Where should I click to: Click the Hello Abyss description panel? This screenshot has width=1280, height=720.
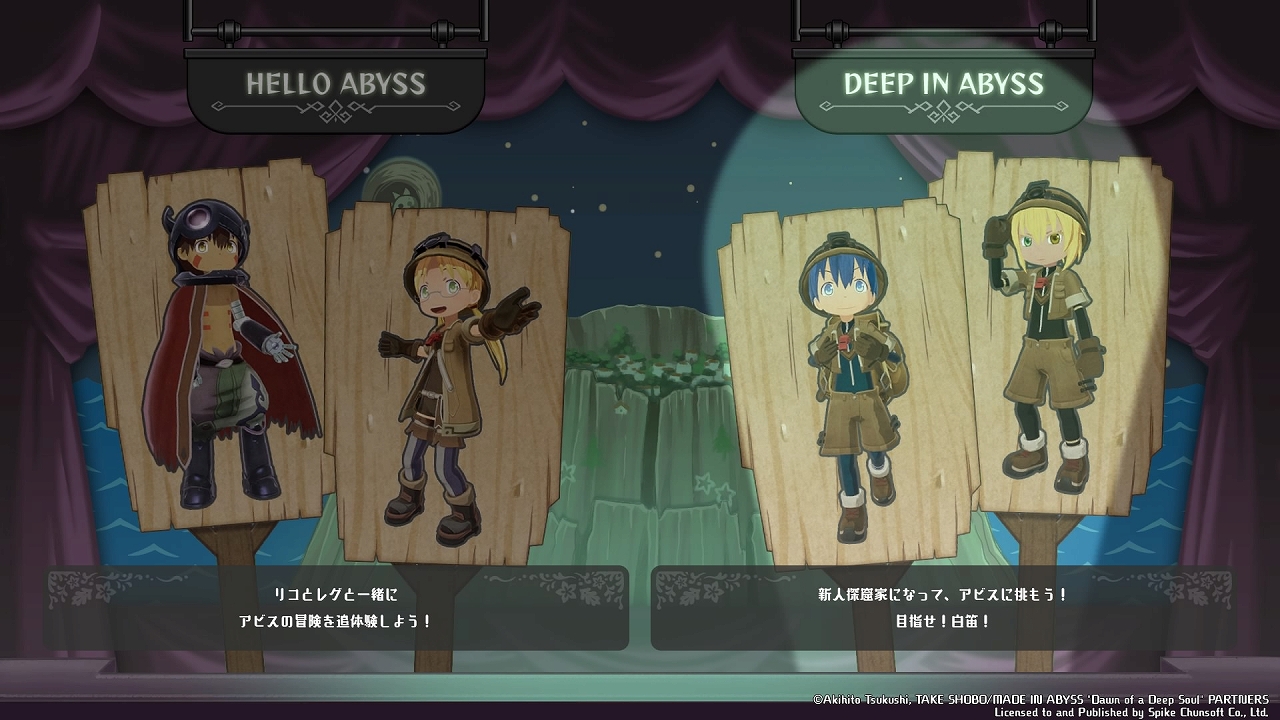336,608
